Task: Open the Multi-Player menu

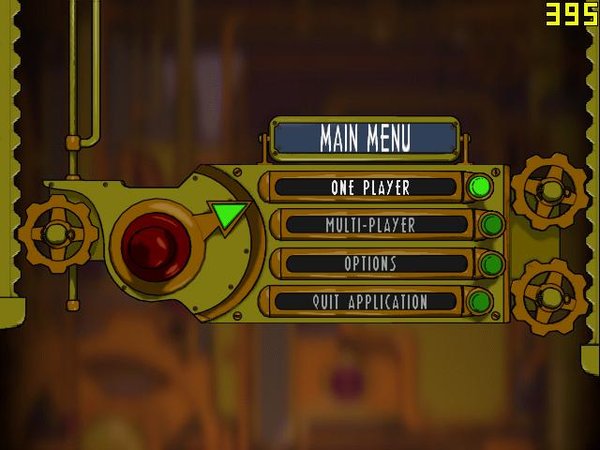Action: pos(370,225)
